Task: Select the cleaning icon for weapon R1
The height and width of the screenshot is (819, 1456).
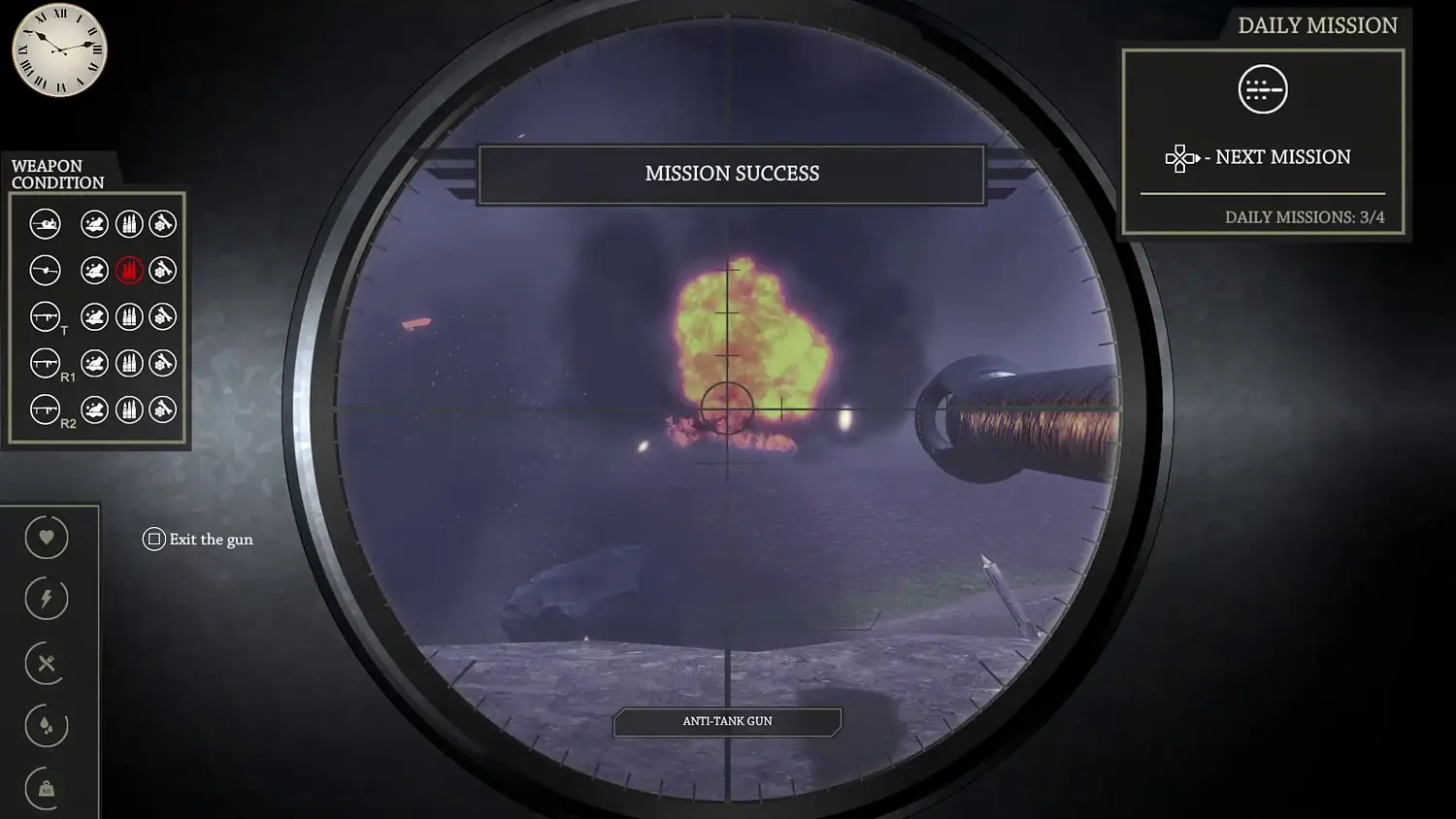Action: click(x=94, y=363)
